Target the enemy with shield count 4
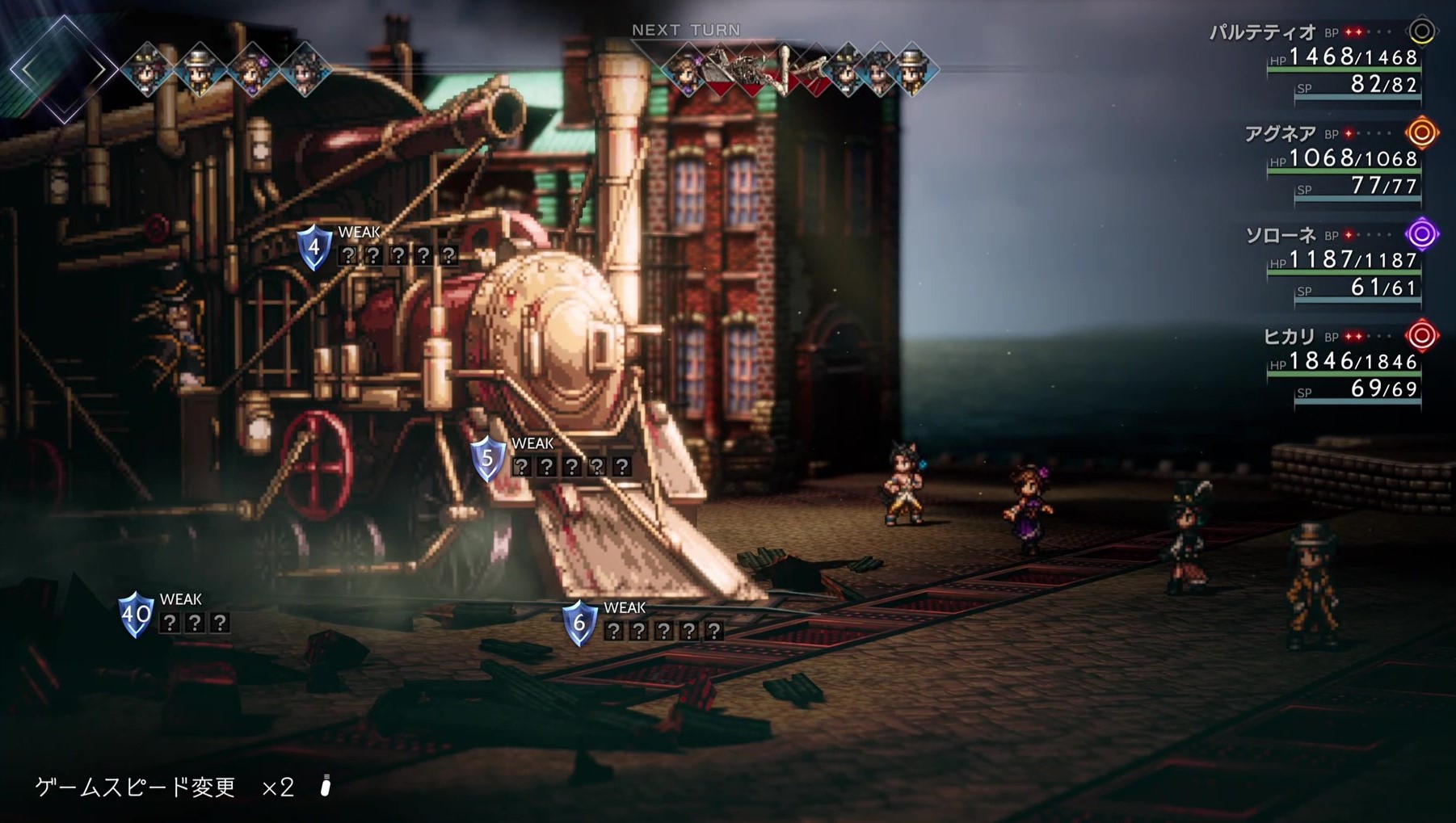The width and height of the screenshot is (1456, 823). click(x=314, y=247)
